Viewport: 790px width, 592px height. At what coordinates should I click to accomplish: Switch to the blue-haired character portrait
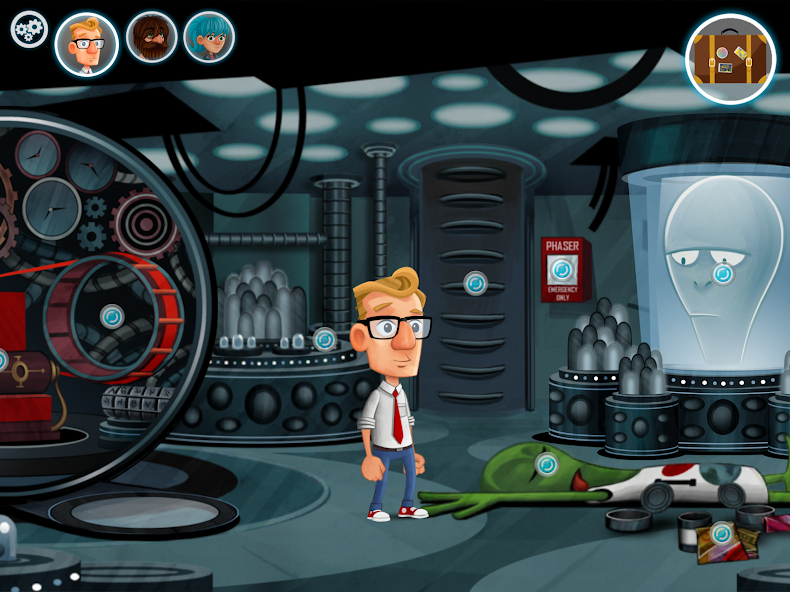click(209, 38)
